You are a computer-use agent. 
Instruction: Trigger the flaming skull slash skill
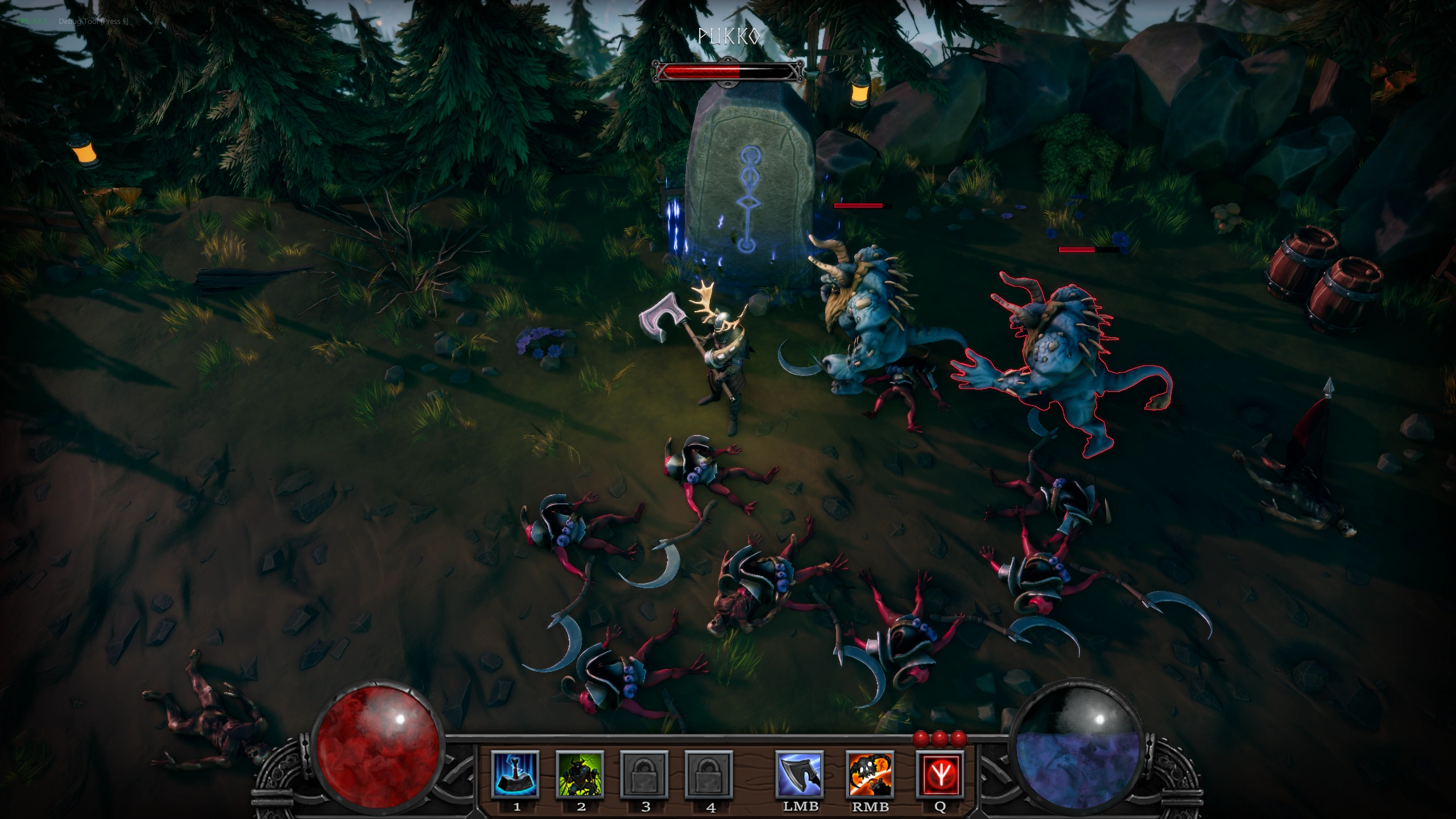pos(870,774)
